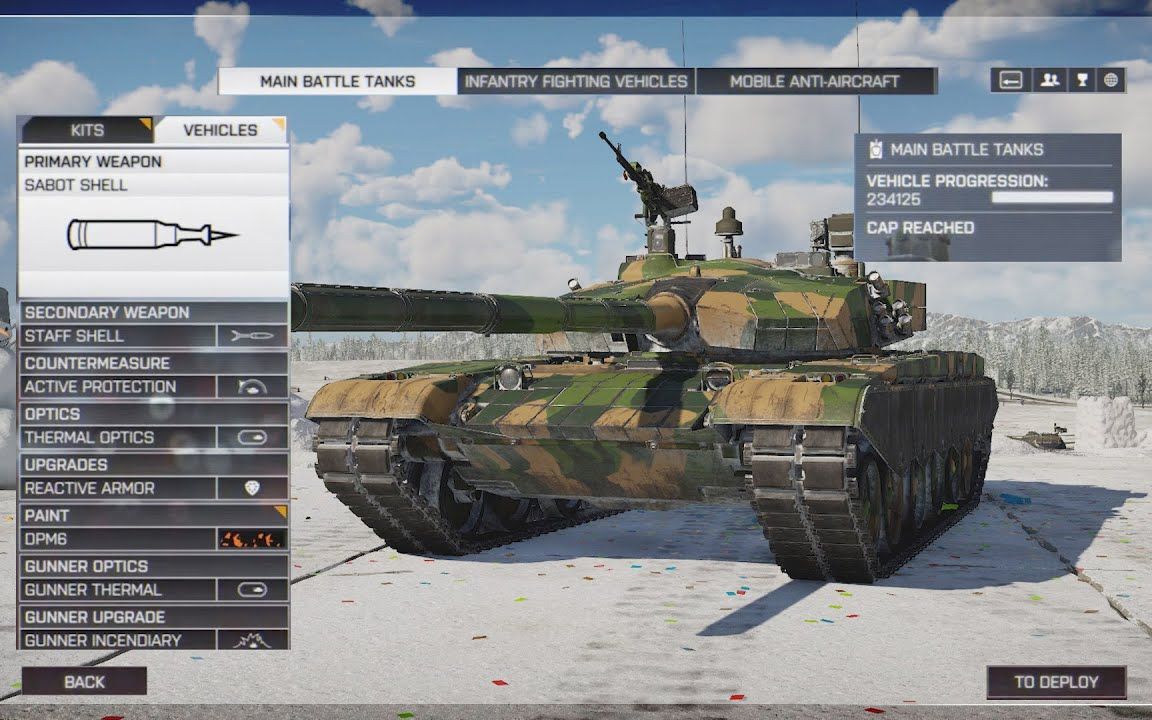
Task: Click the left-arrow icon in the top bar
Action: pyautogui.click(x=1011, y=81)
